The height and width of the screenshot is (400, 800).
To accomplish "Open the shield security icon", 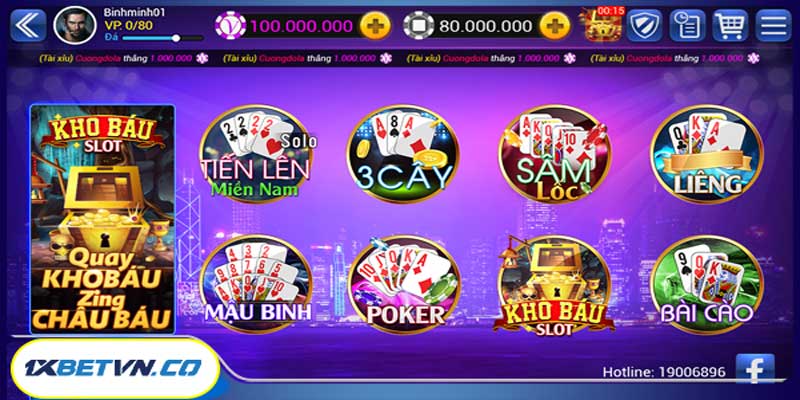I will tap(644, 24).
